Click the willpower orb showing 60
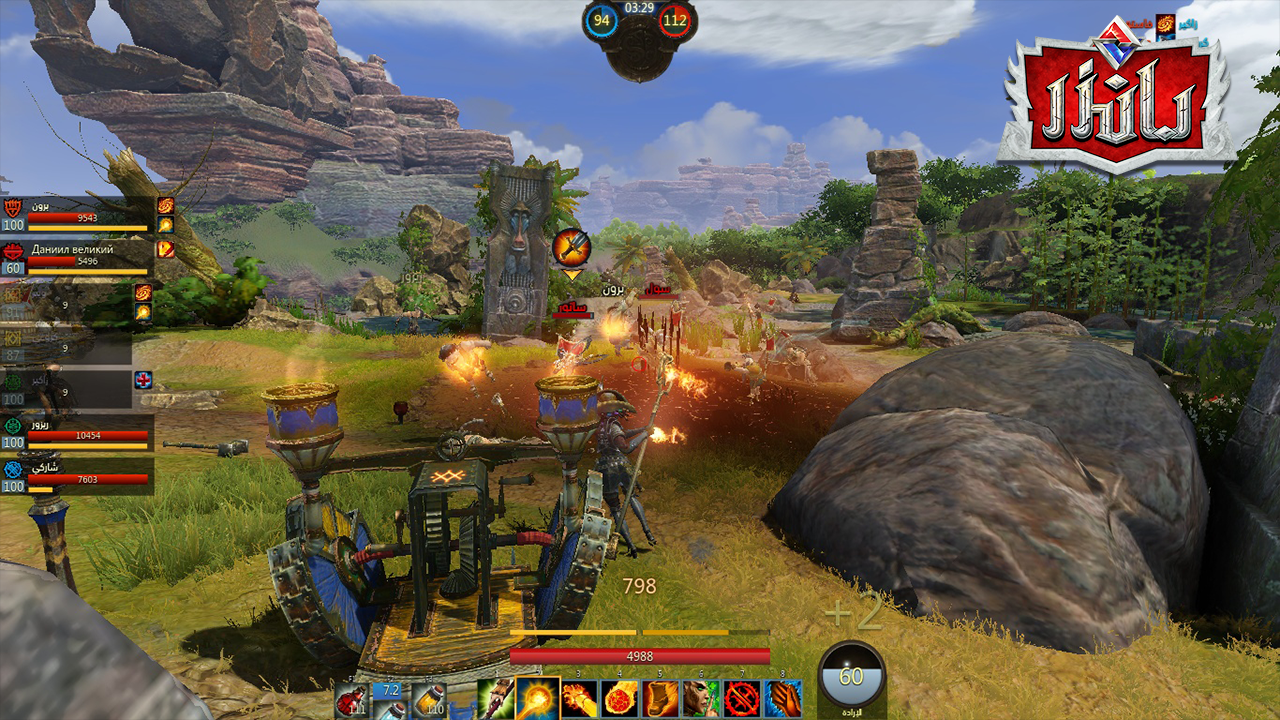Image resolution: width=1280 pixels, height=720 pixels. [x=851, y=678]
